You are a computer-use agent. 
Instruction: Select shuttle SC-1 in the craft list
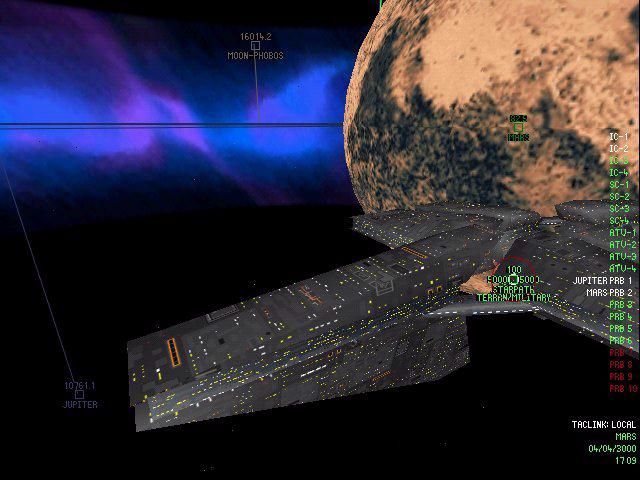click(619, 184)
